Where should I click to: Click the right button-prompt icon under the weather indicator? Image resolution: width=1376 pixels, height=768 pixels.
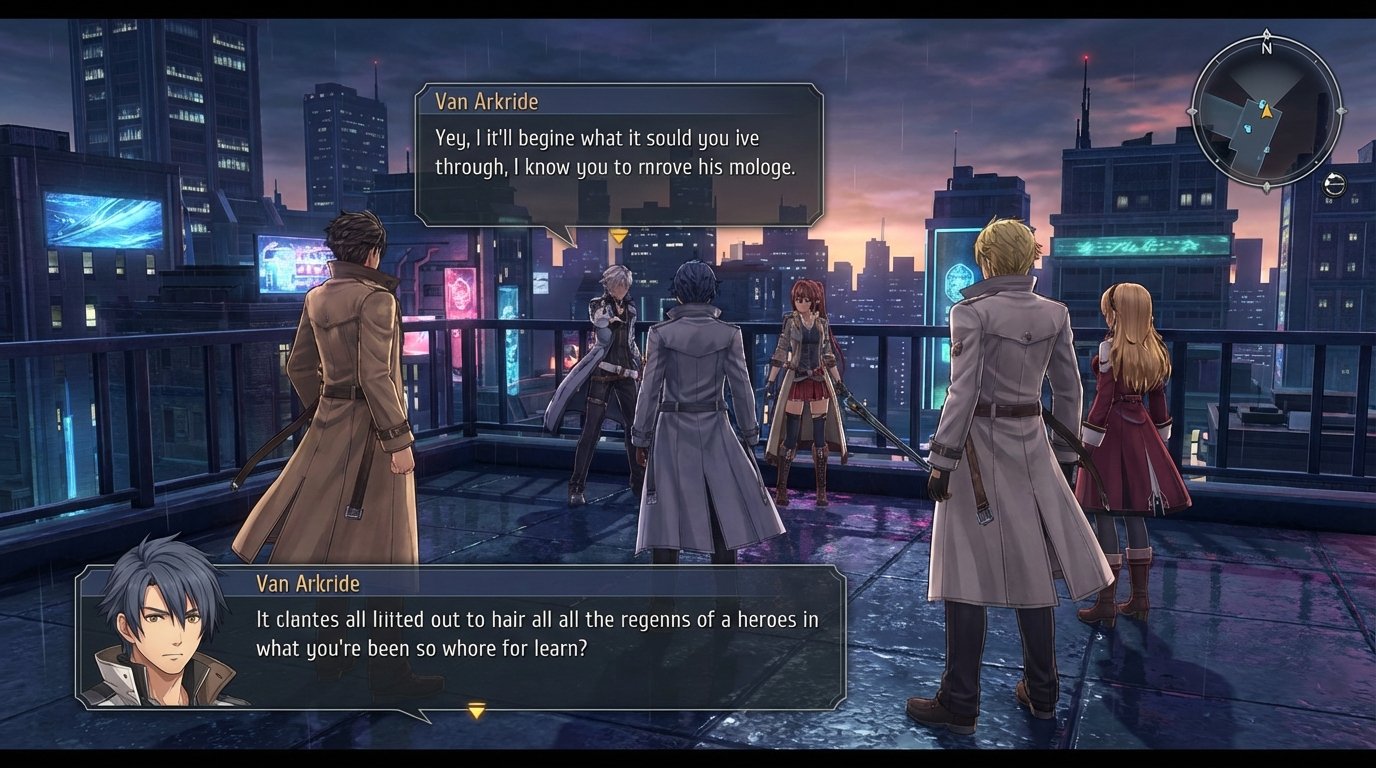(1353, 200)
